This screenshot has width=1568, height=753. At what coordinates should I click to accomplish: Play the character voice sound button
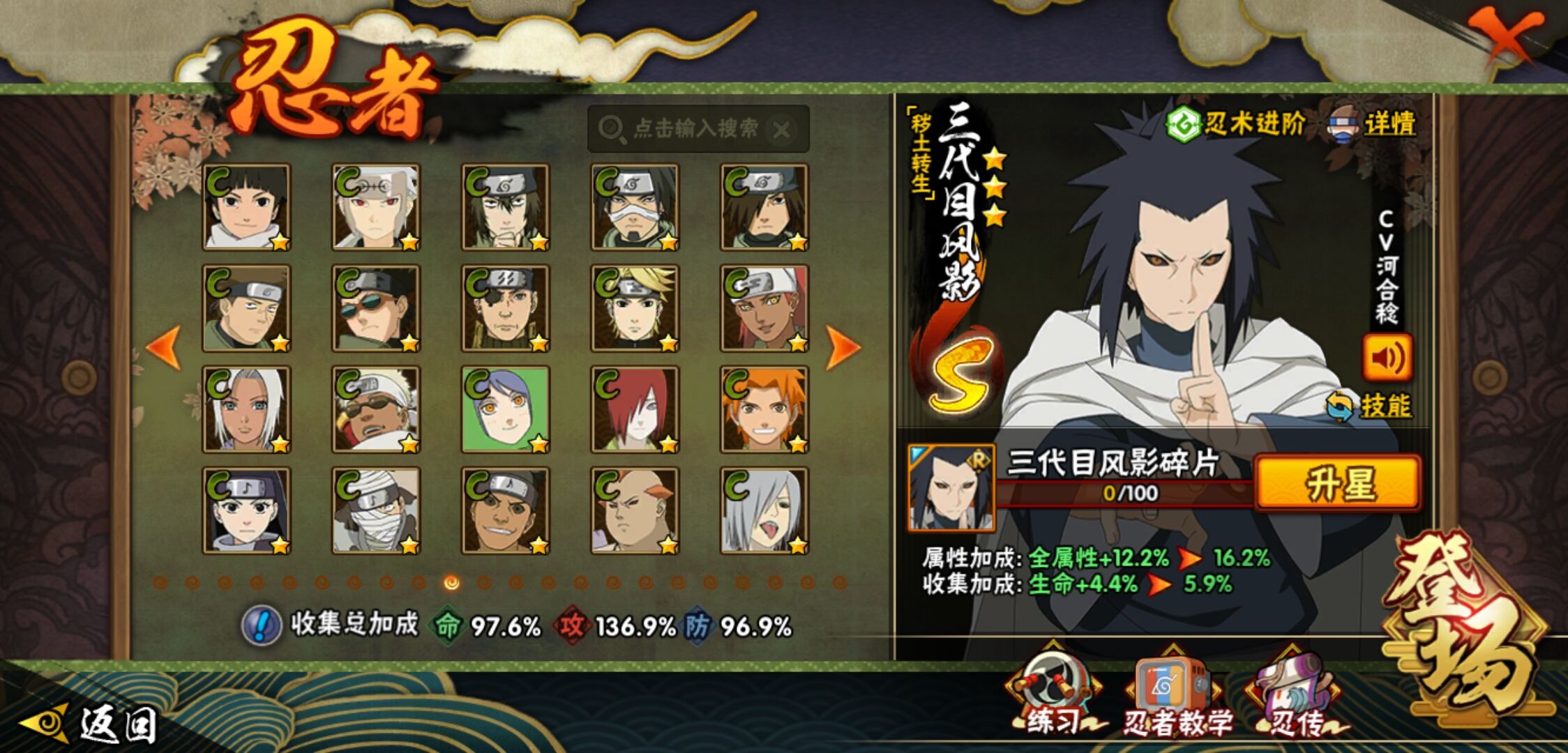(1387, 358)
